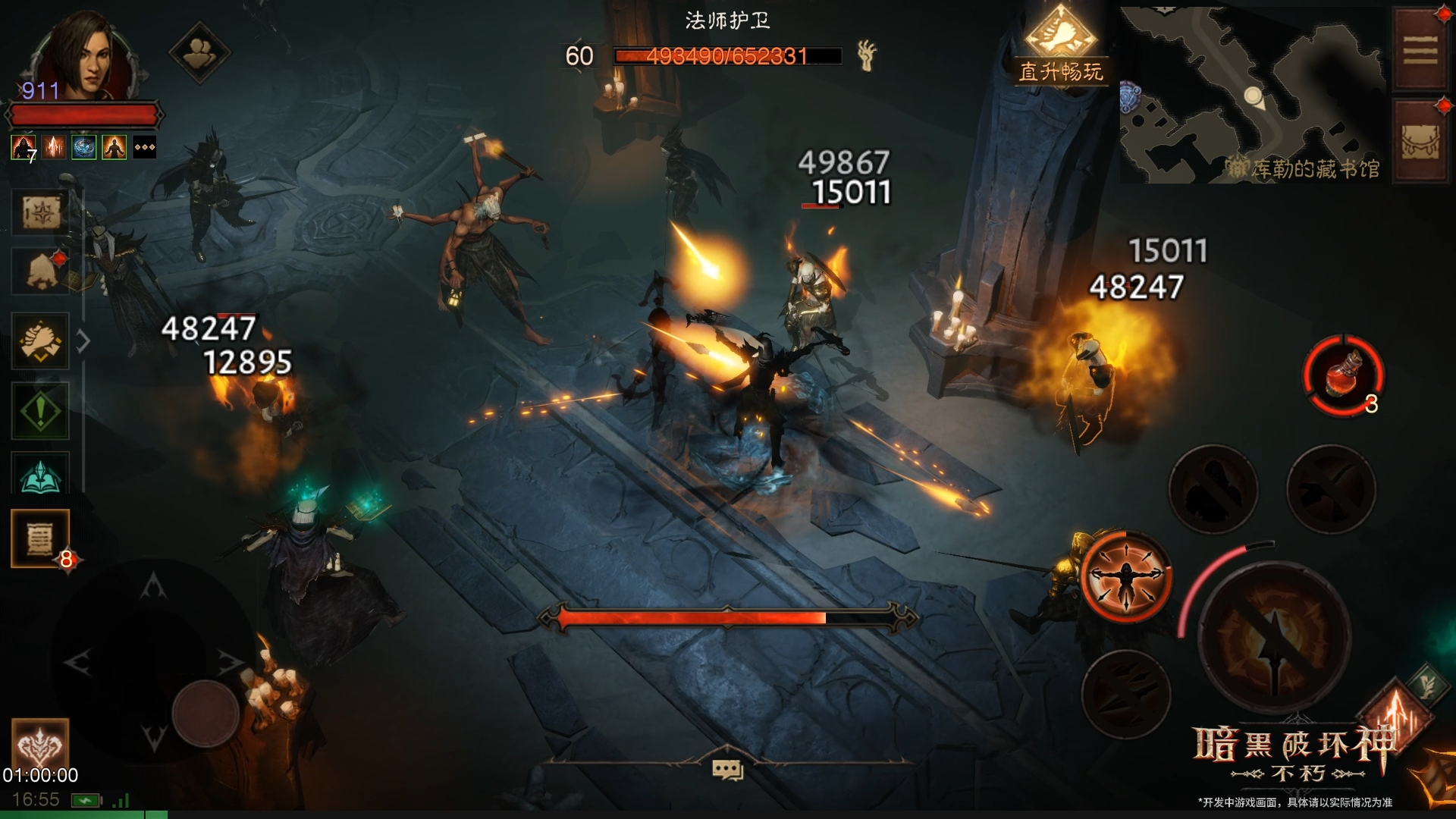Open the dungeon minimap
This screenshot has width=1456, height=819.
click(x=1251, y=95)
